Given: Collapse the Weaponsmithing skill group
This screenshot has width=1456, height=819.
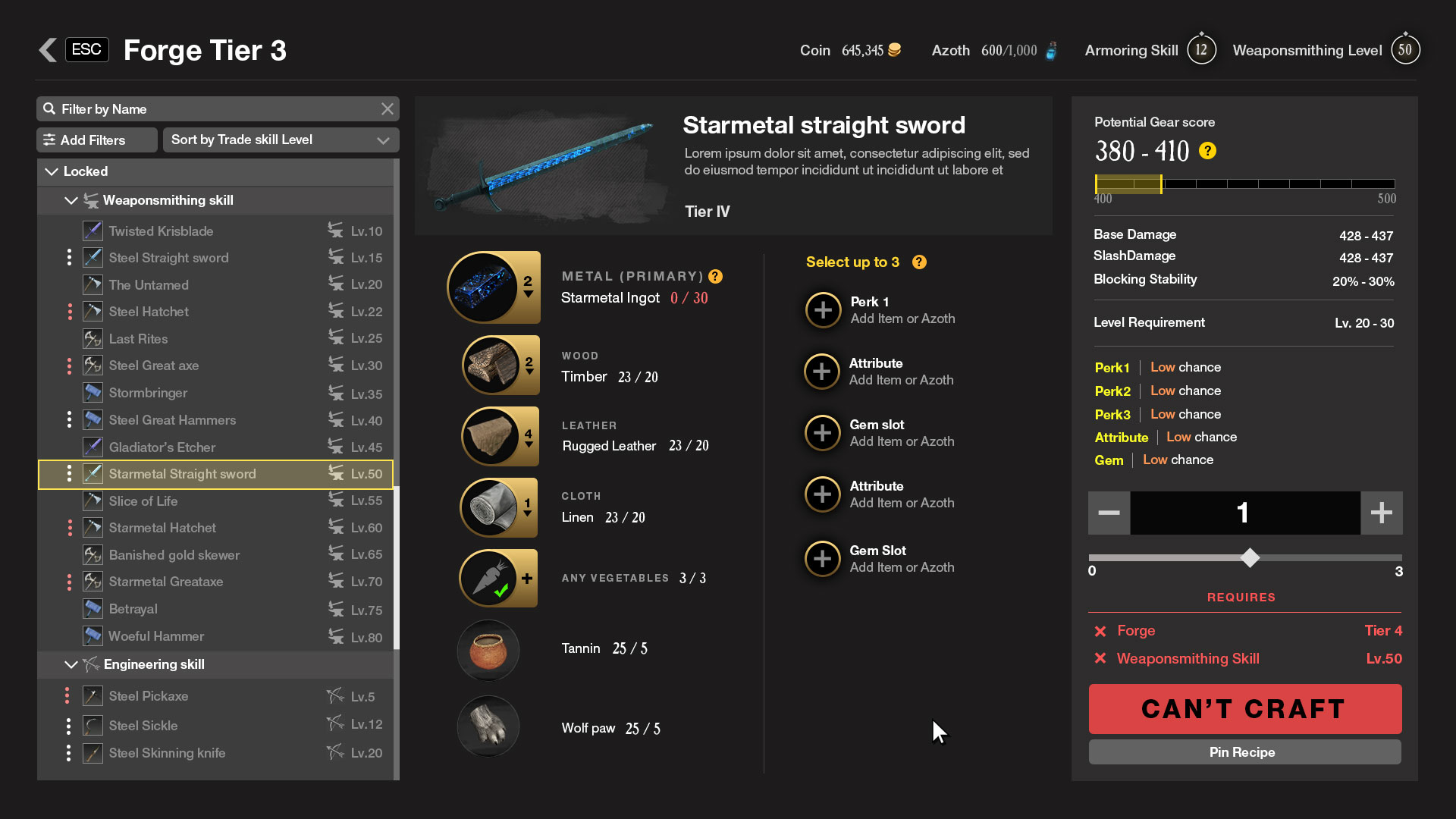Looking at the screenshot, I should [x=71, y=201].
